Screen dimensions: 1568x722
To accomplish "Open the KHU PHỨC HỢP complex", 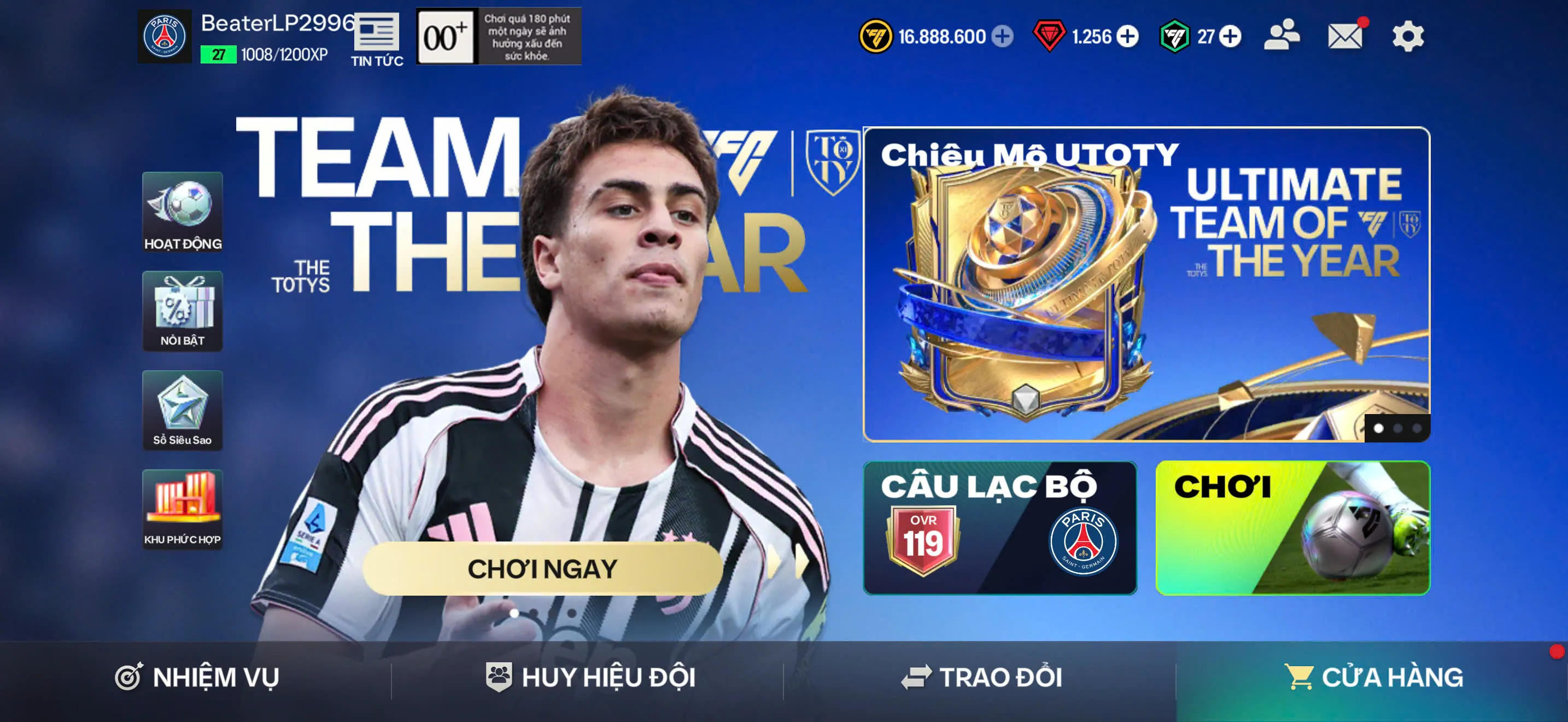I will pyautogui.click(x=182, y=510).
